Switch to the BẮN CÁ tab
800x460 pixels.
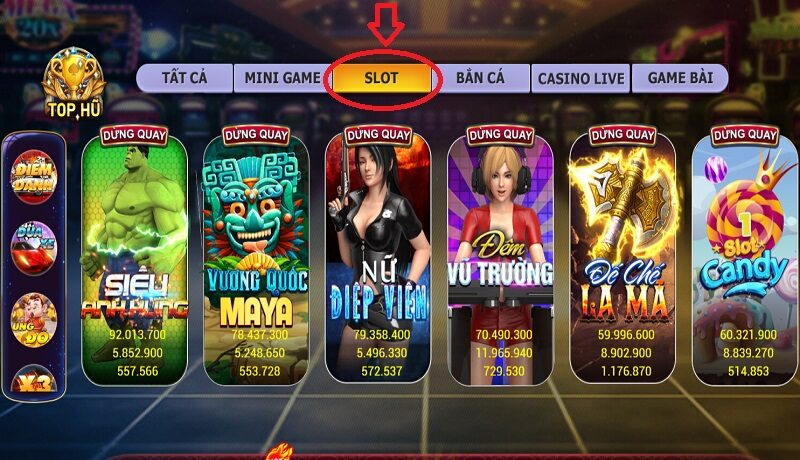click(483, 78)
